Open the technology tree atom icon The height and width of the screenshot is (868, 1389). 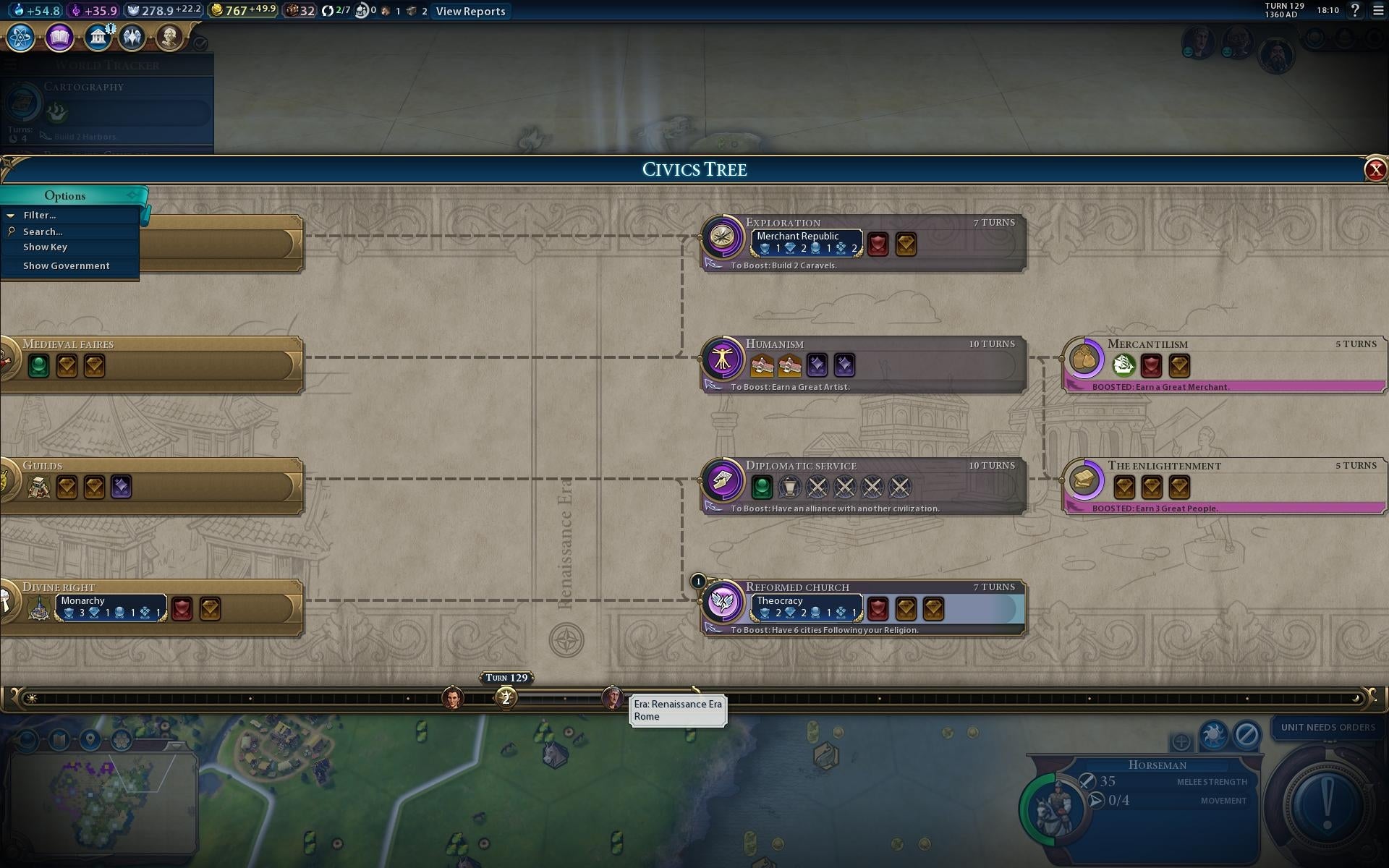pyautogui.click(x=21, y=37)
